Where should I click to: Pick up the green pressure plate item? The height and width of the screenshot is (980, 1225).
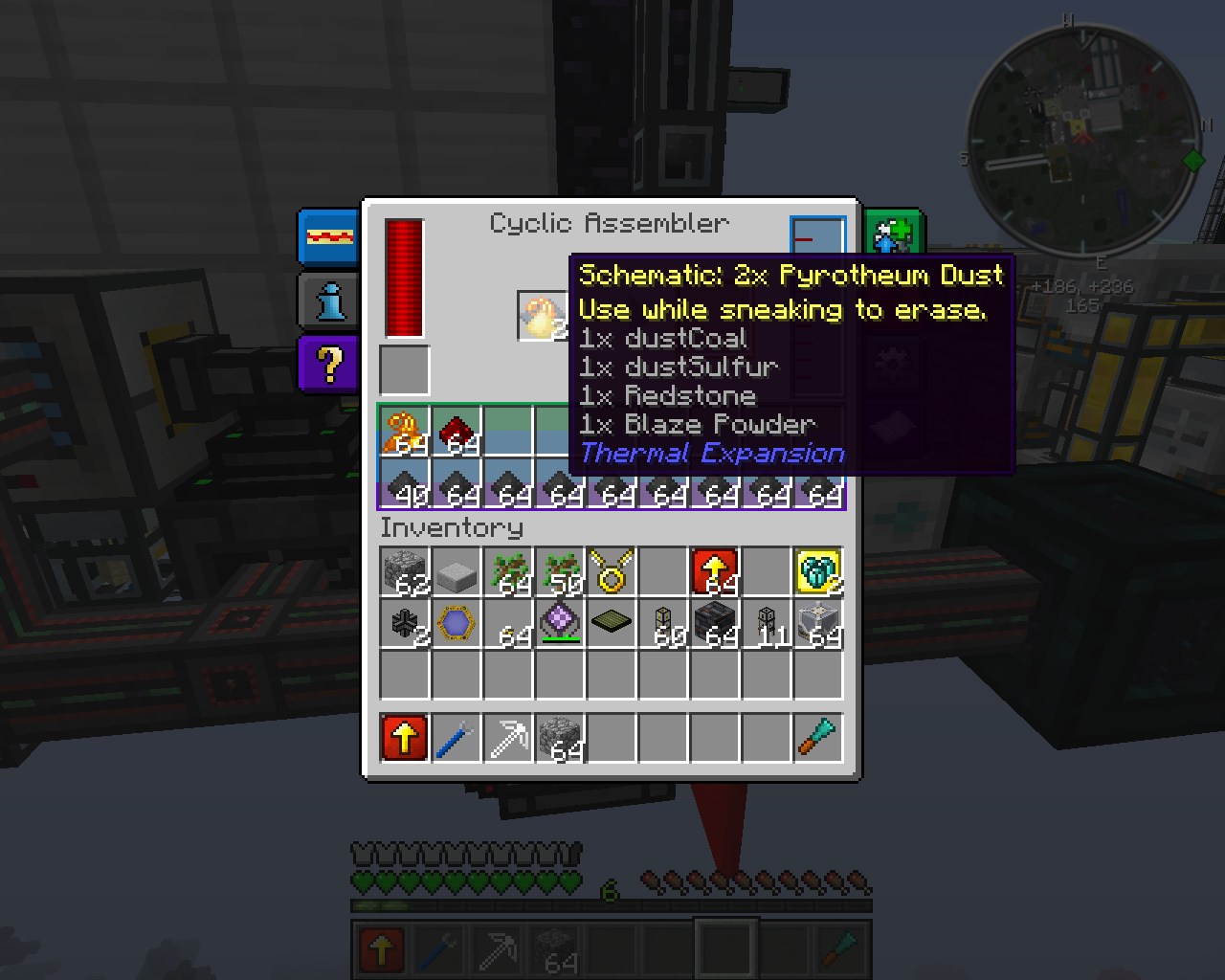click(x=612, y=624)
